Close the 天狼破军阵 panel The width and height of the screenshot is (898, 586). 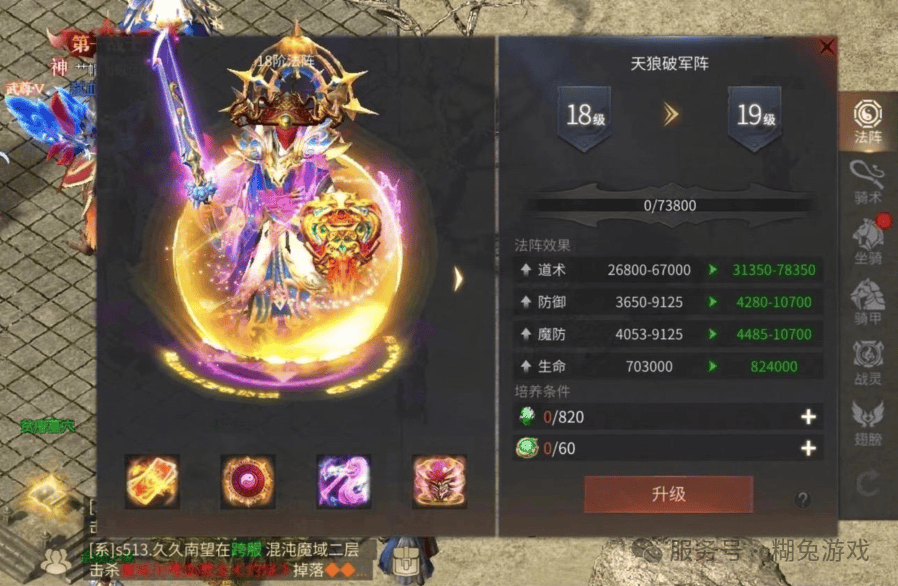click(826, 47)
